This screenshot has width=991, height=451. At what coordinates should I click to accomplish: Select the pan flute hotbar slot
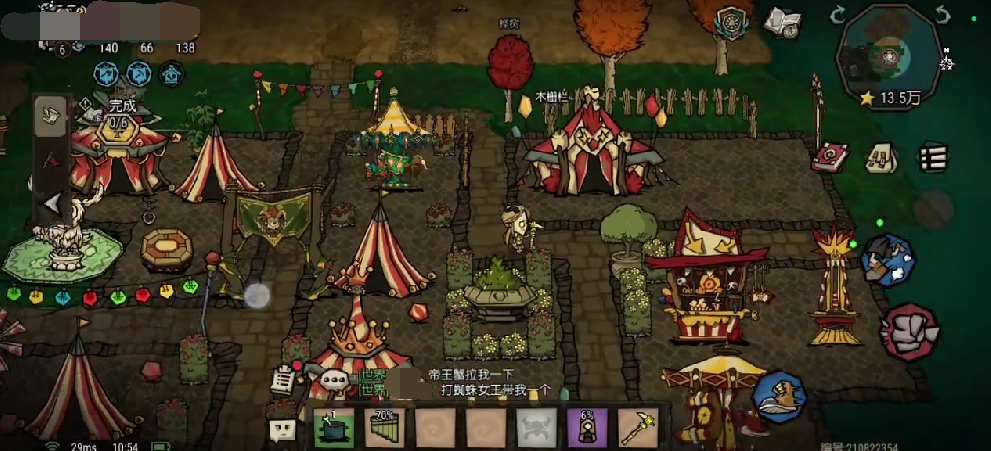[x=385, y=430]
